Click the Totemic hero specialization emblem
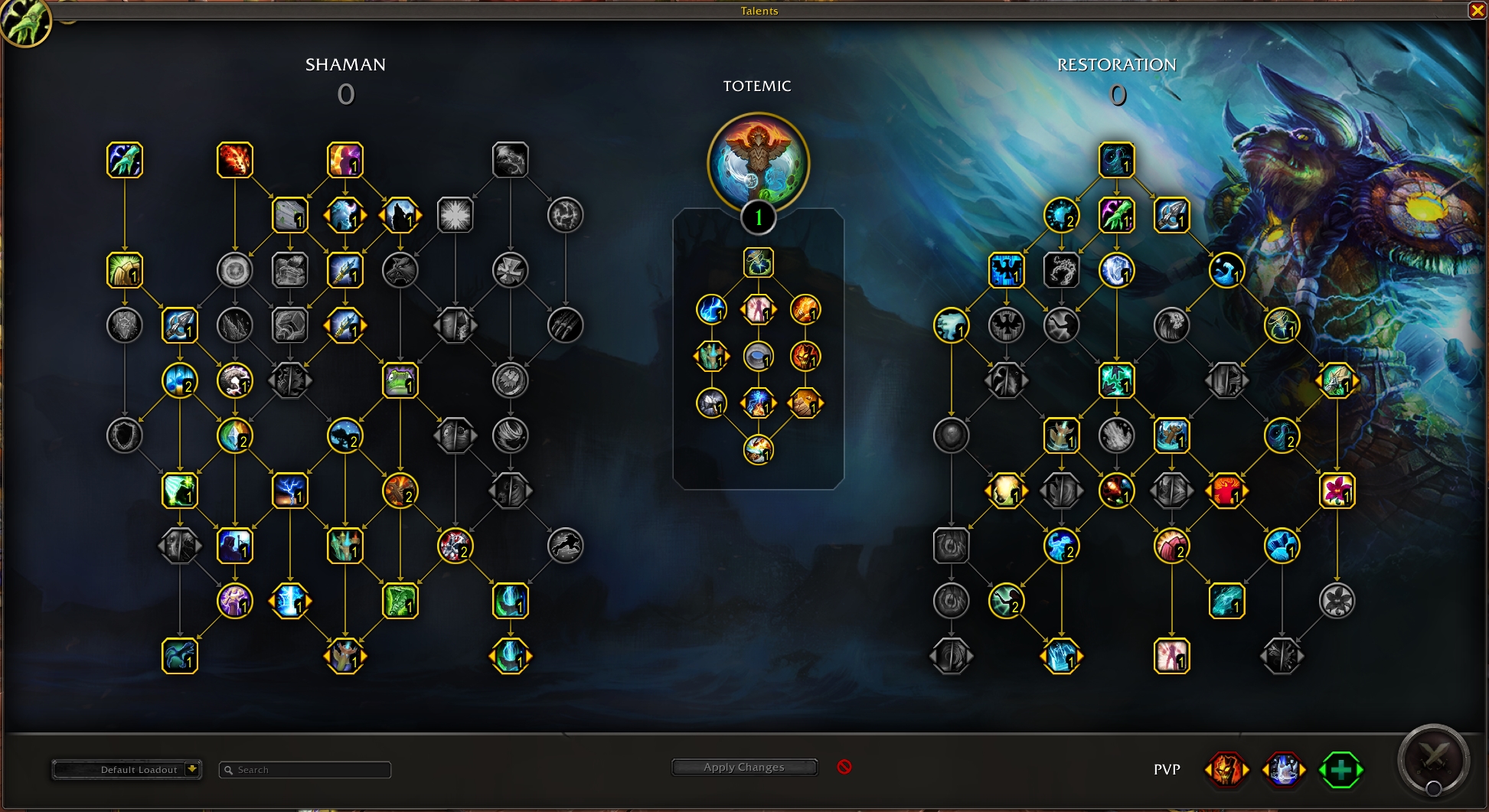Screen dimensions: 1489x812 pos(756,161)
